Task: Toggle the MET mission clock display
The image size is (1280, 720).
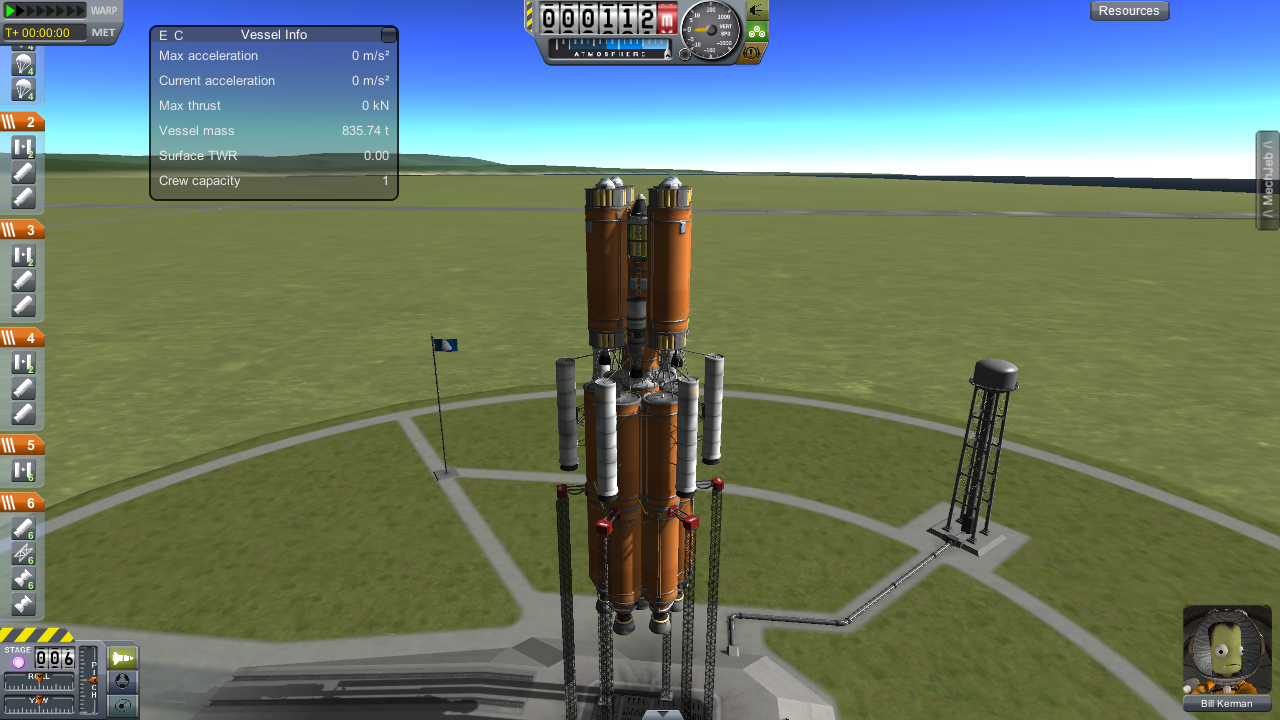Action: [x=104, y=32]
